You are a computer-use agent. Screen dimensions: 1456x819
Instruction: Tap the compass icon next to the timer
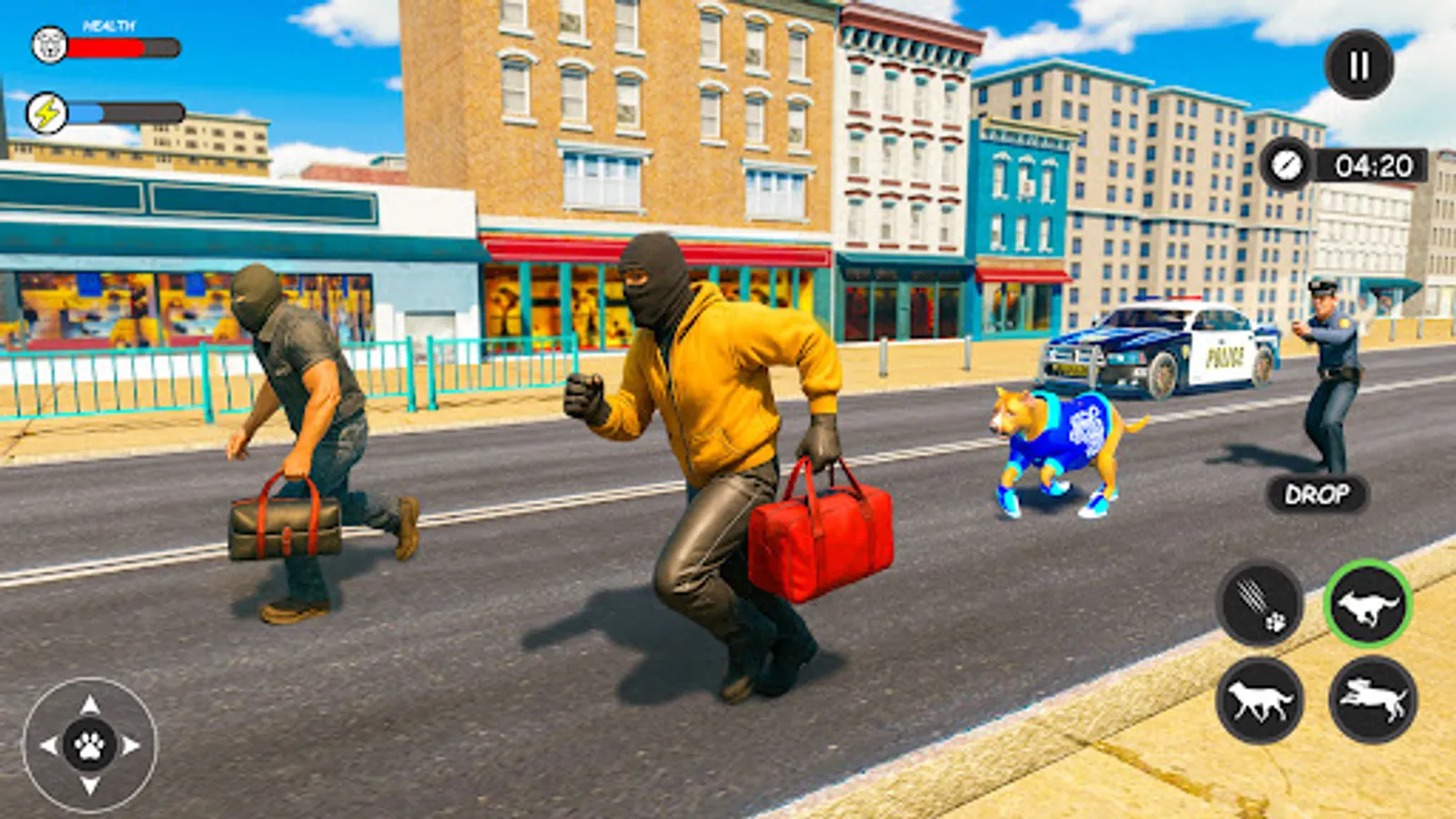click(x=1286, y=165)
